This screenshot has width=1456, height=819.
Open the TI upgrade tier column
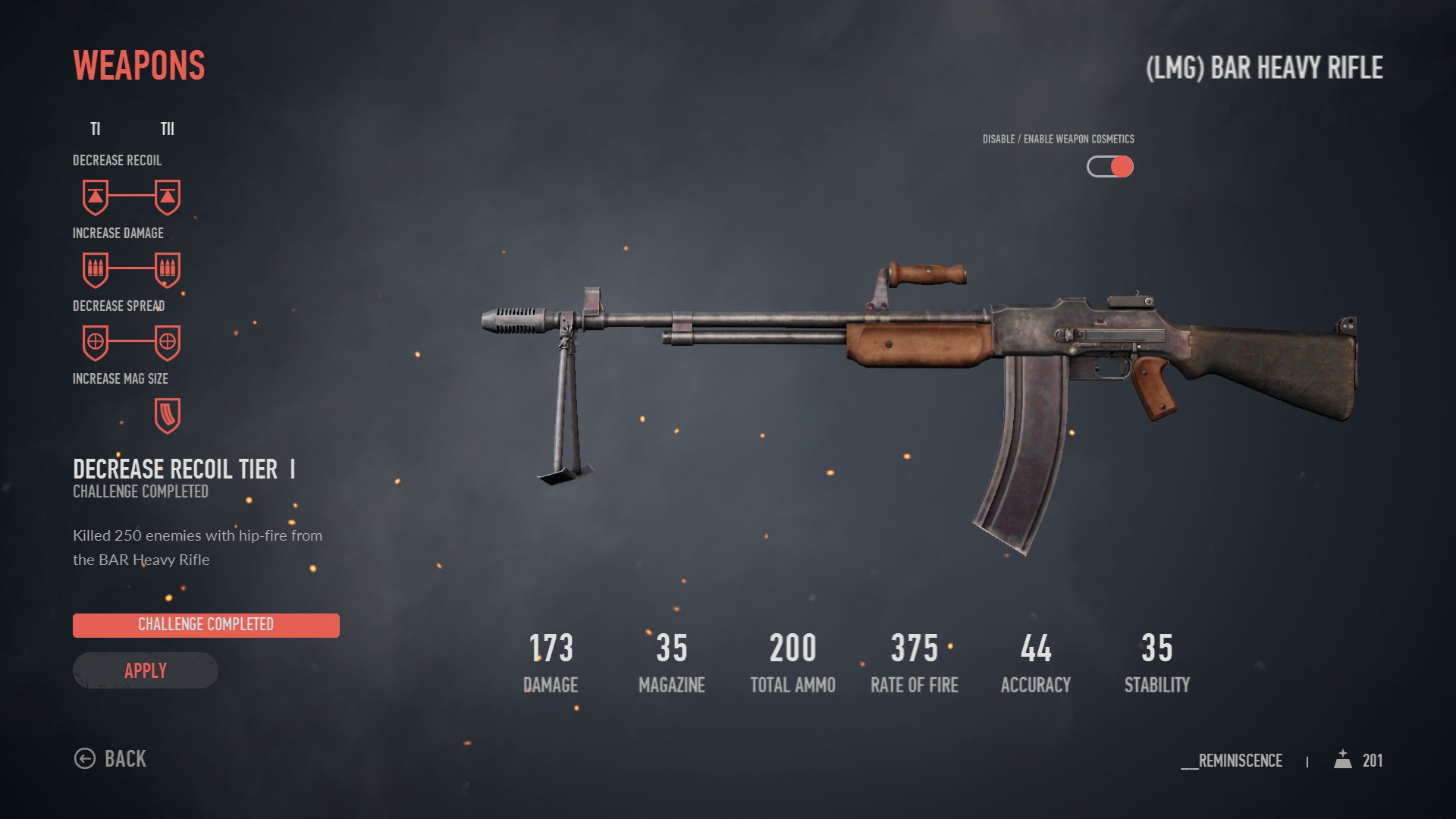pos(96,129)
